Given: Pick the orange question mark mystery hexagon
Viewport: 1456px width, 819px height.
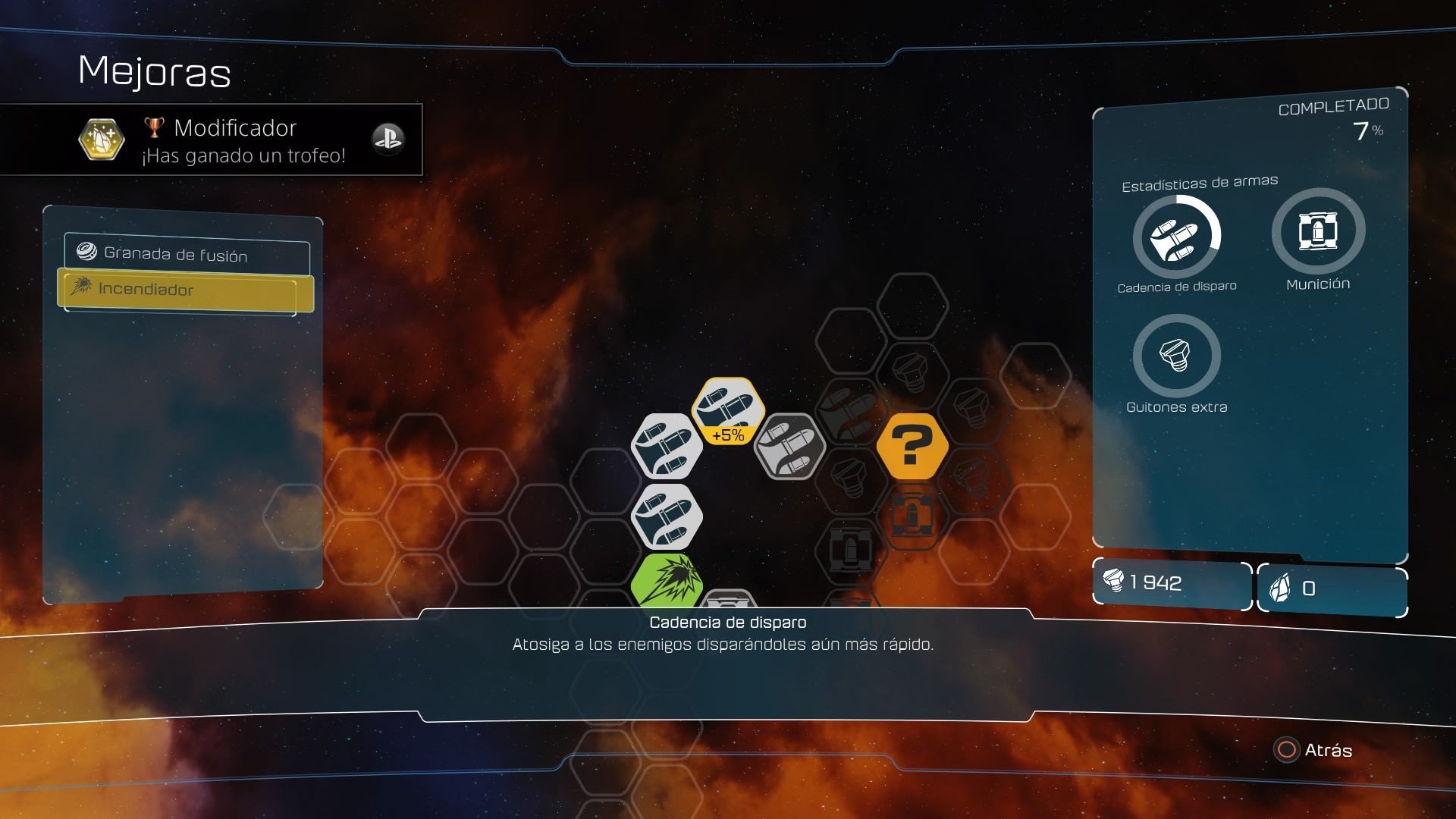Looking at the screenshot, I should 912,447.
